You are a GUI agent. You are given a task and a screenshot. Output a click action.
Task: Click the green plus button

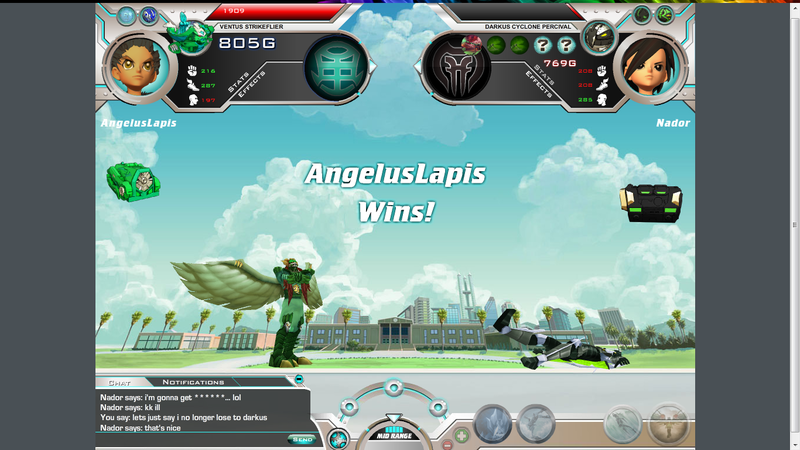pos(461,435)
